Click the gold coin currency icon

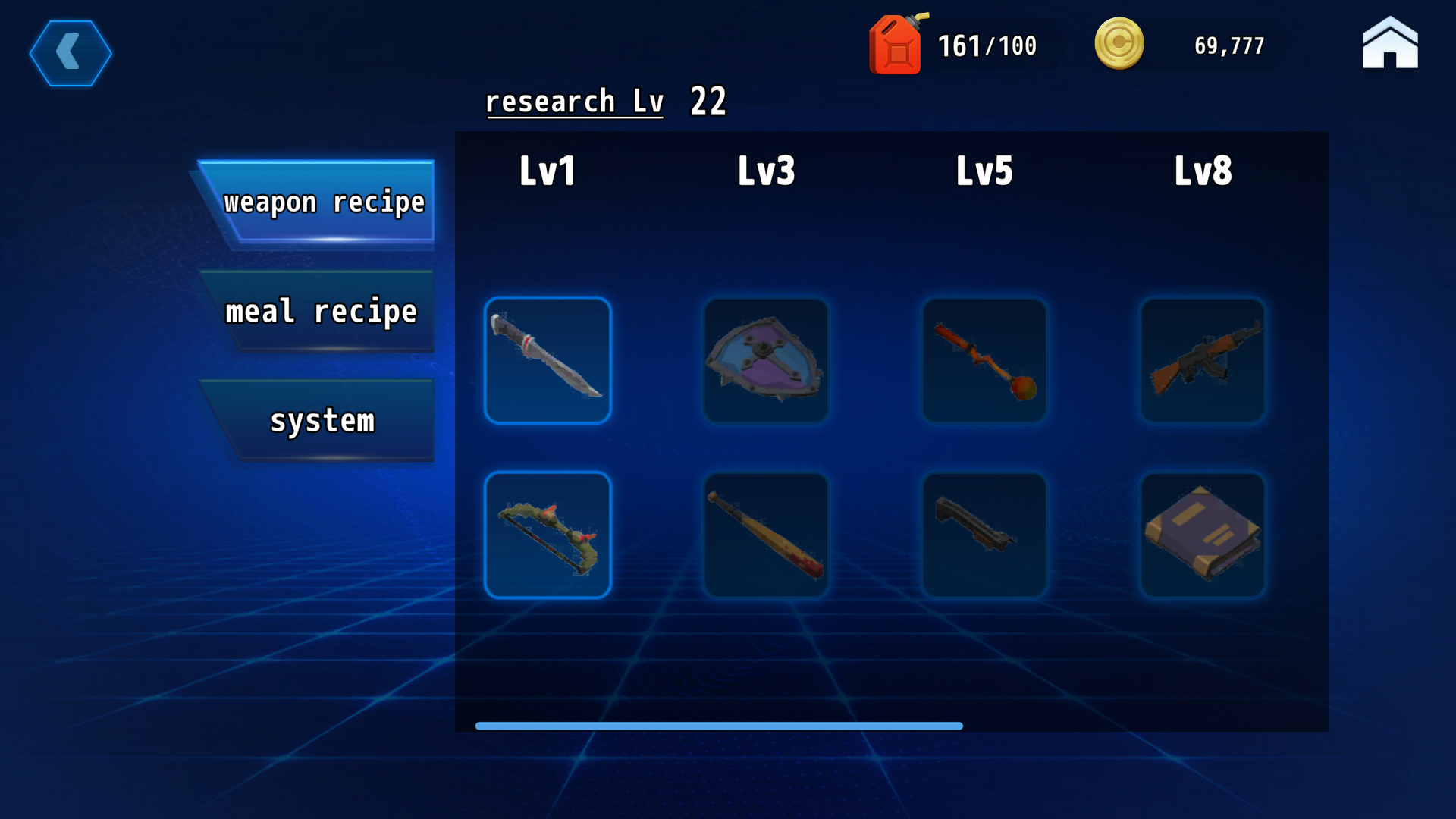point(1120,44)
